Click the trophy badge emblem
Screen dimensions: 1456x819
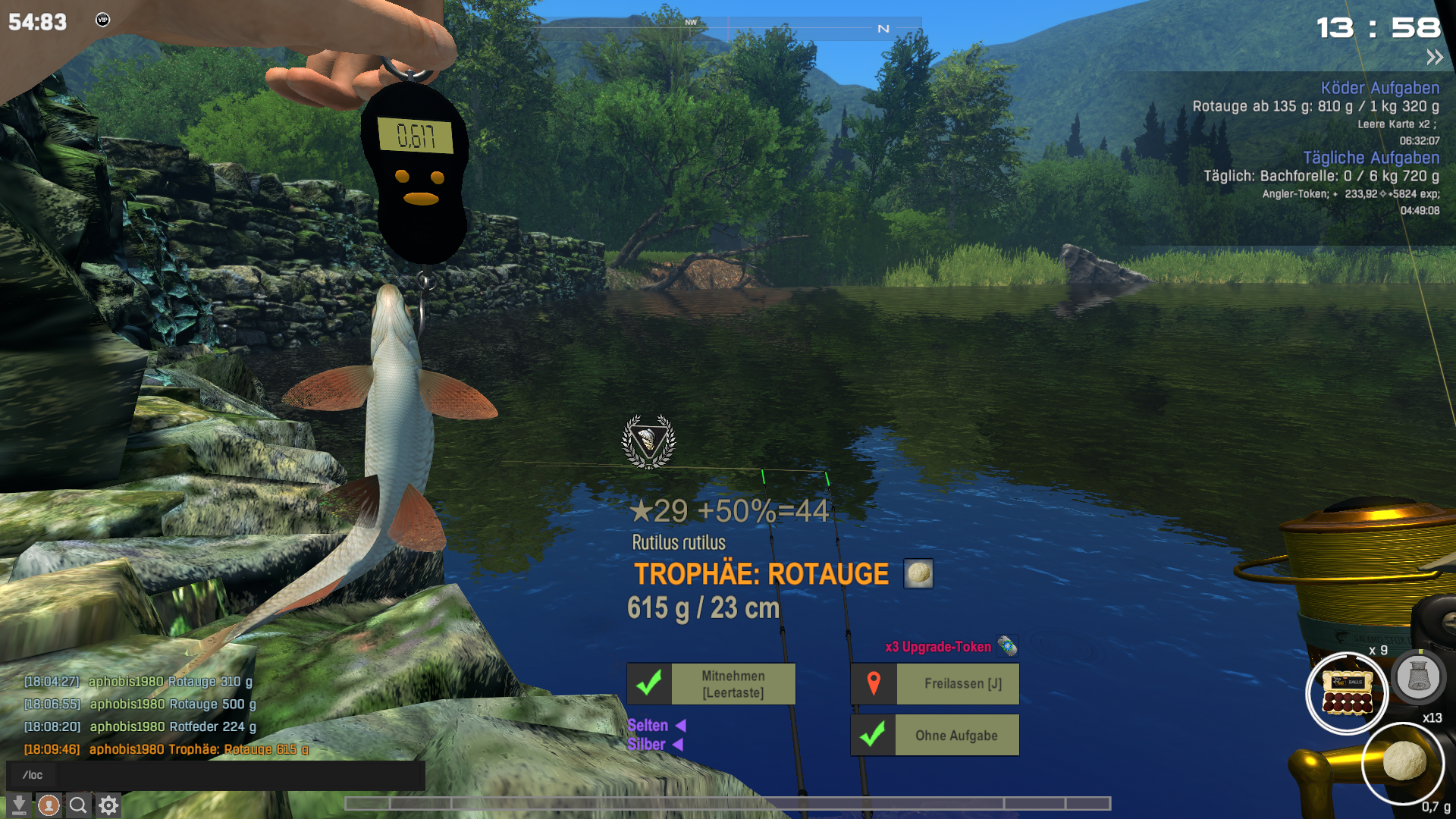tap(648, 441)
